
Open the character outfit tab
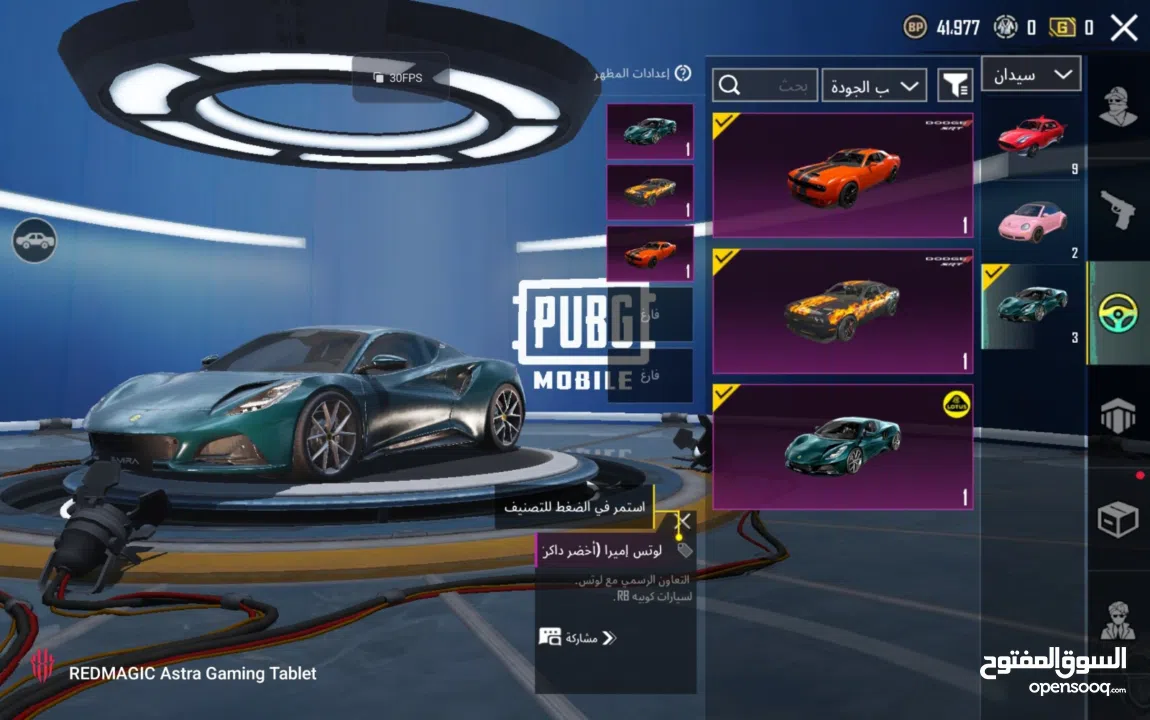1118,106
